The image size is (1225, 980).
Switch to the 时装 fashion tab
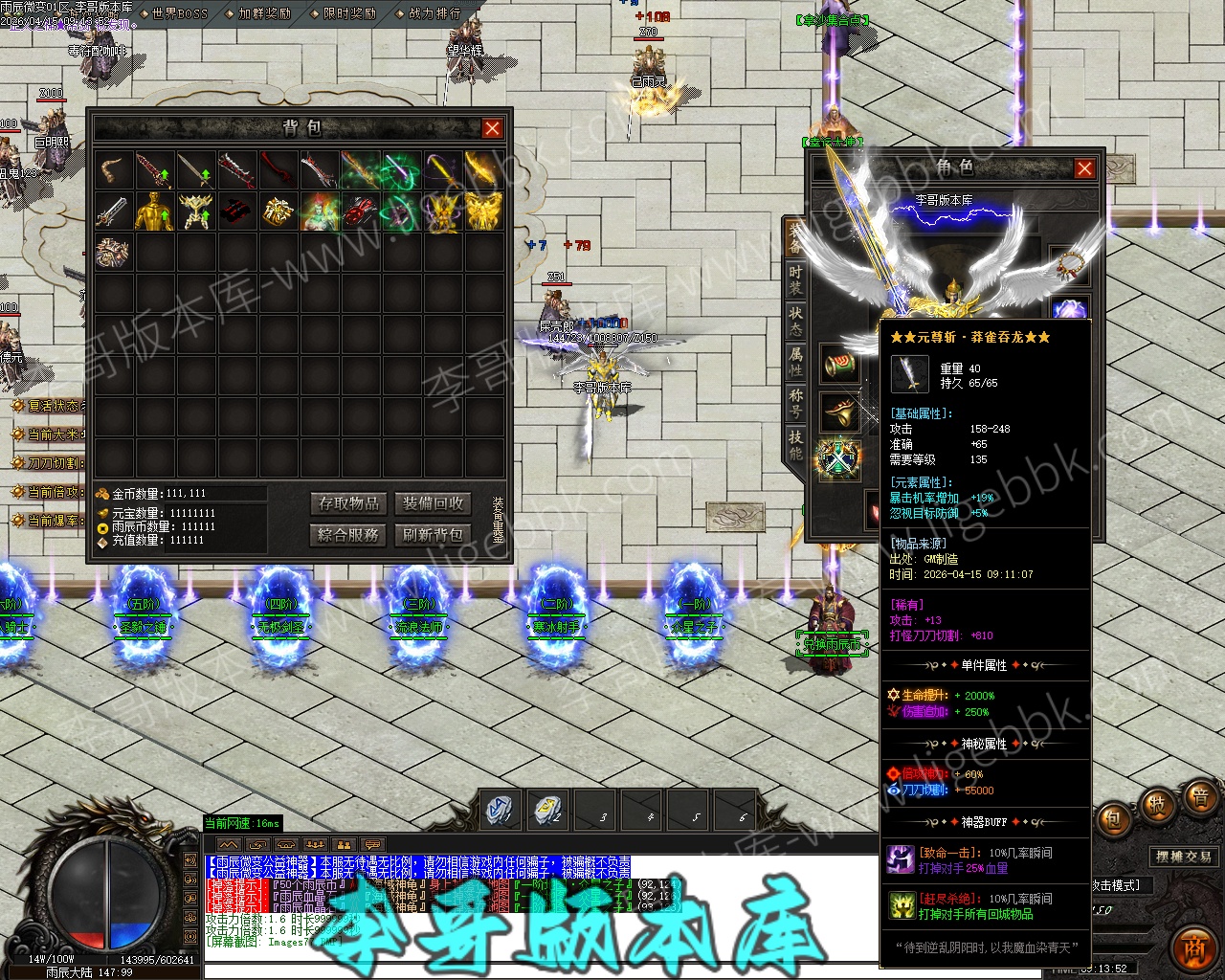795,279
